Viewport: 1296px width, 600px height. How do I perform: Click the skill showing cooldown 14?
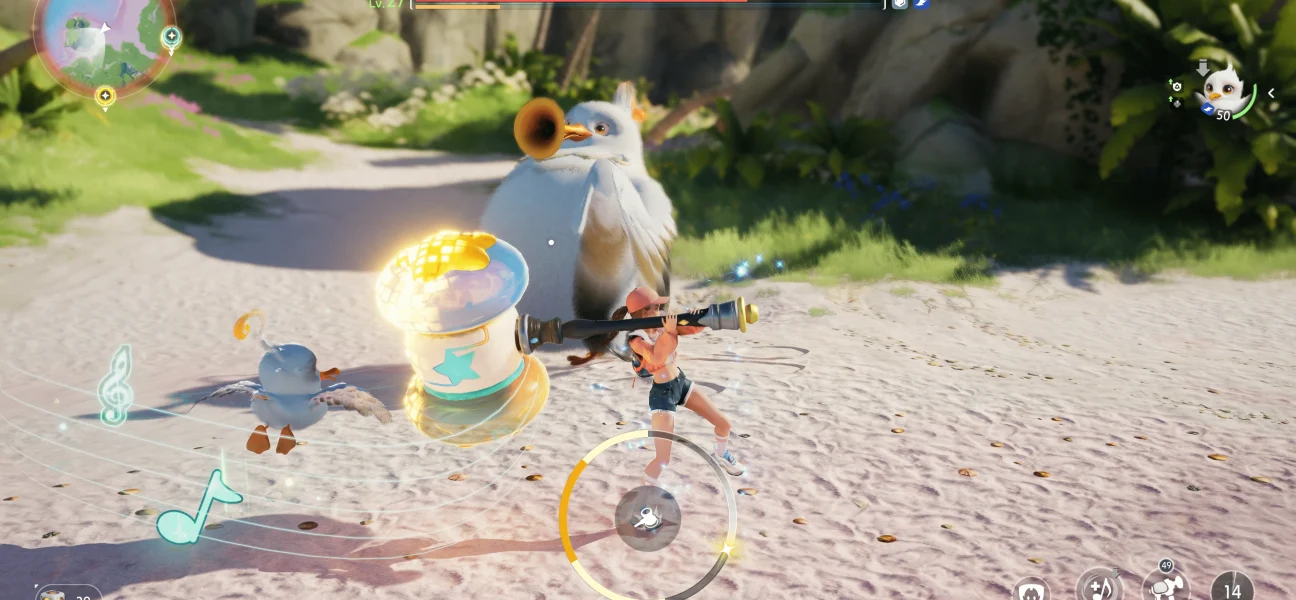(1231, 590)
